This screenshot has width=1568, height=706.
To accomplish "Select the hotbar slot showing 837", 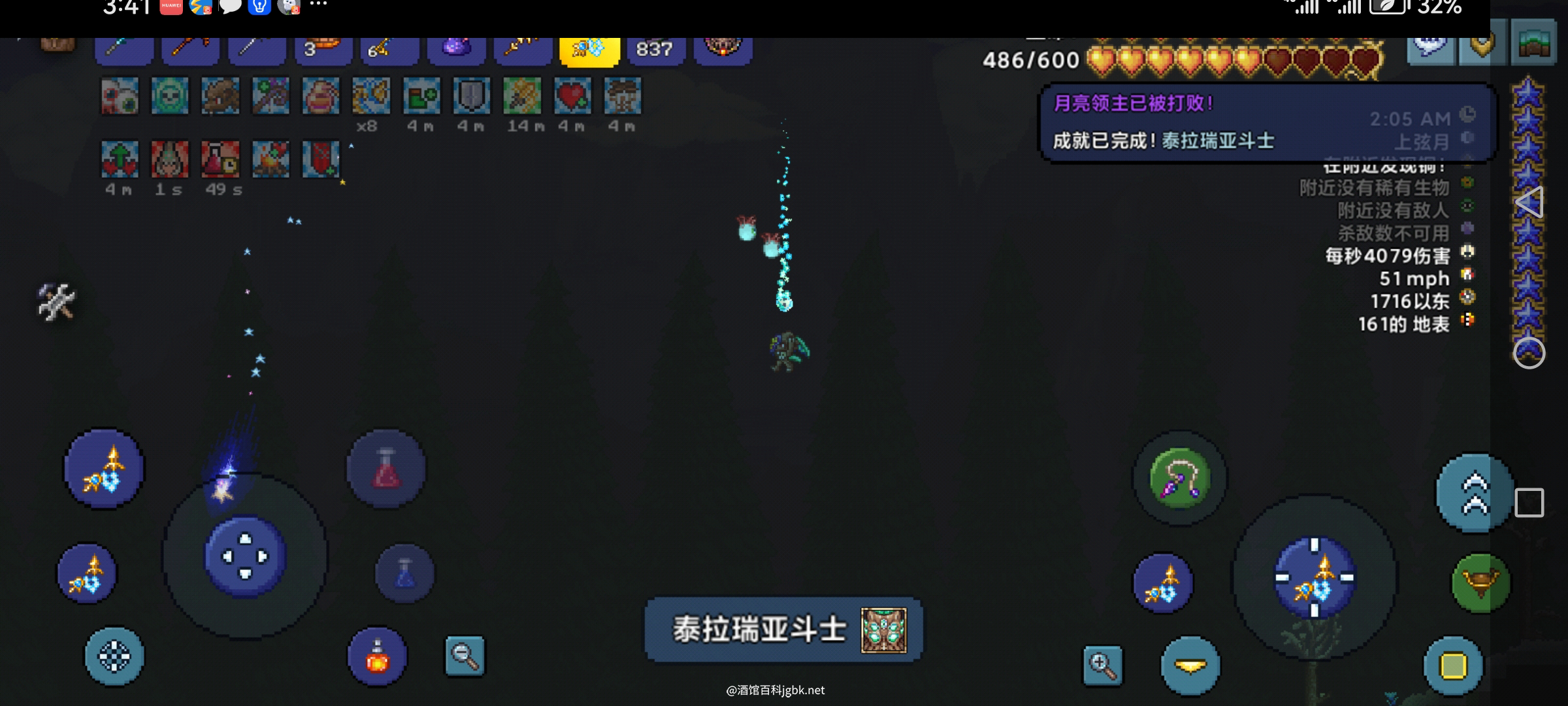I will (x=655, y=50).
